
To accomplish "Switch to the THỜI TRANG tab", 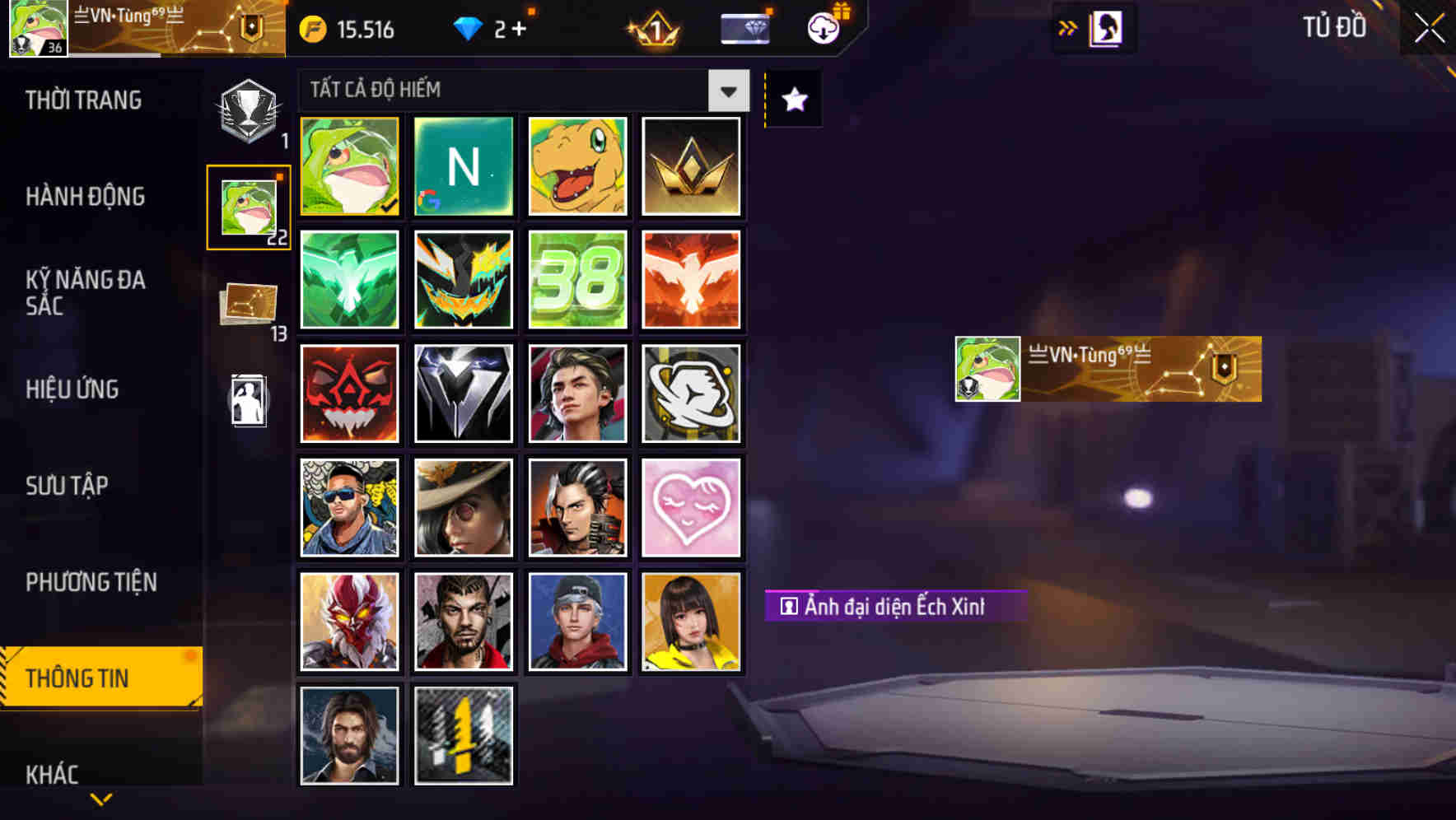I will click(82, 100).
